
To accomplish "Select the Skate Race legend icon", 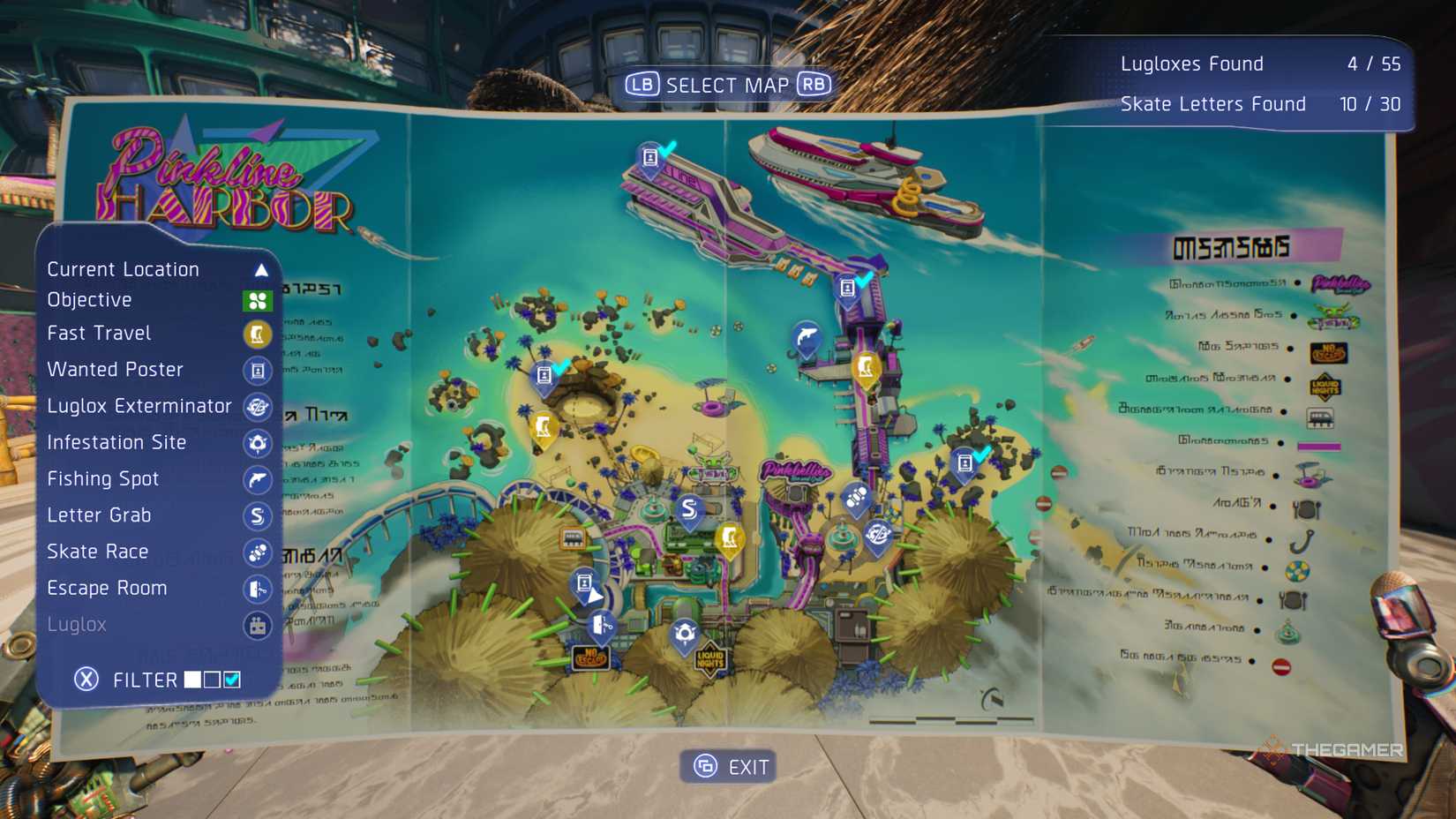I will pos(257,552).
